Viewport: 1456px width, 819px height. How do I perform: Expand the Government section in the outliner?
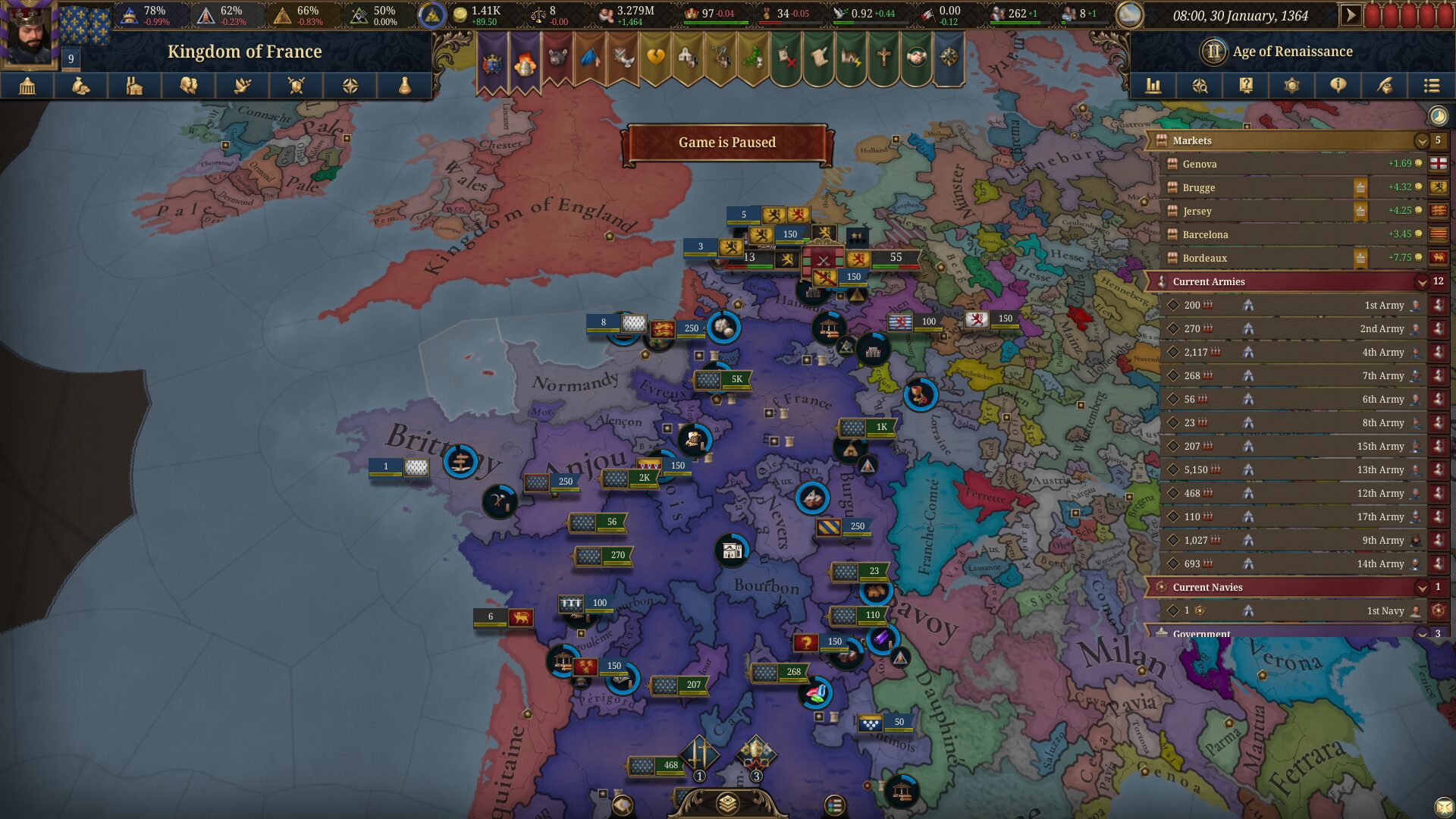[1420, 634]
